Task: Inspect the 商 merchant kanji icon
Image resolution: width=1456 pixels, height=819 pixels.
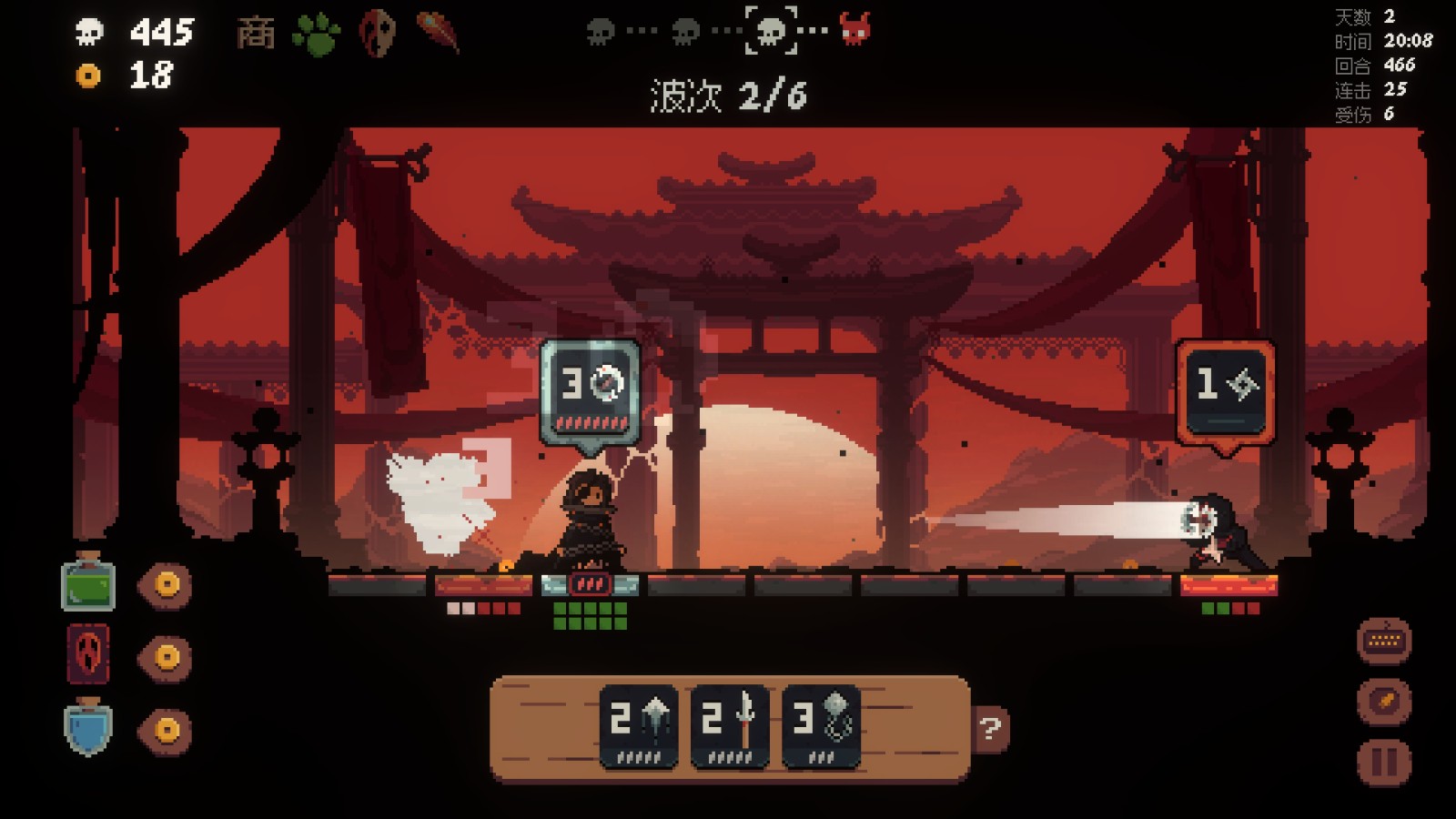Action: 256,34
